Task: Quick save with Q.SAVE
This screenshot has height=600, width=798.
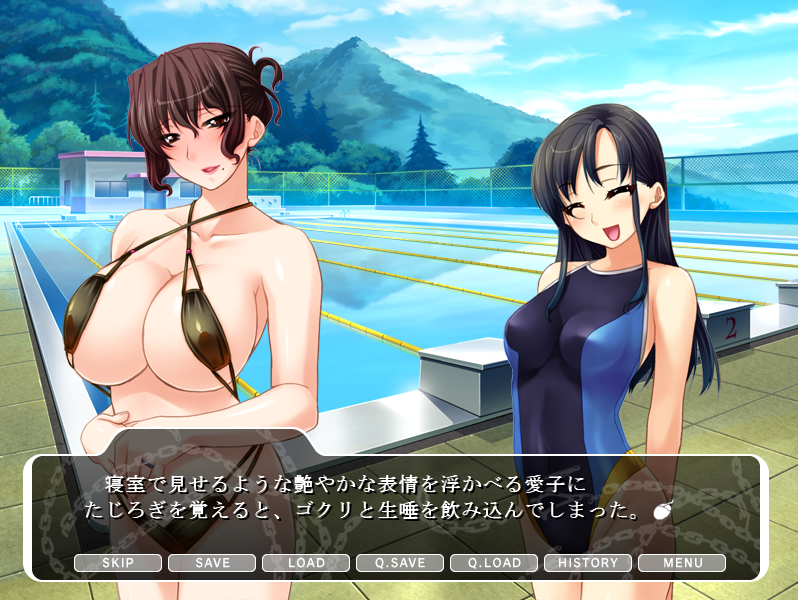Action: (400, 563)
